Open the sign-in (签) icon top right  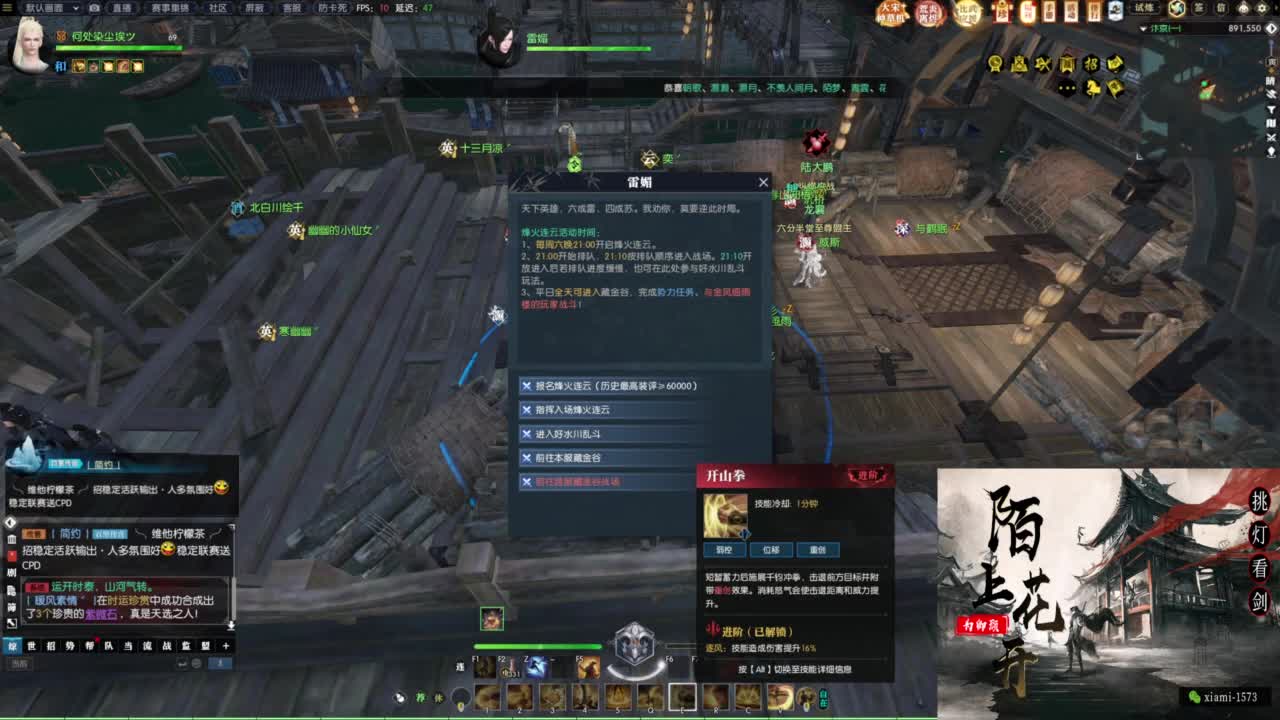pos(1199,9)
